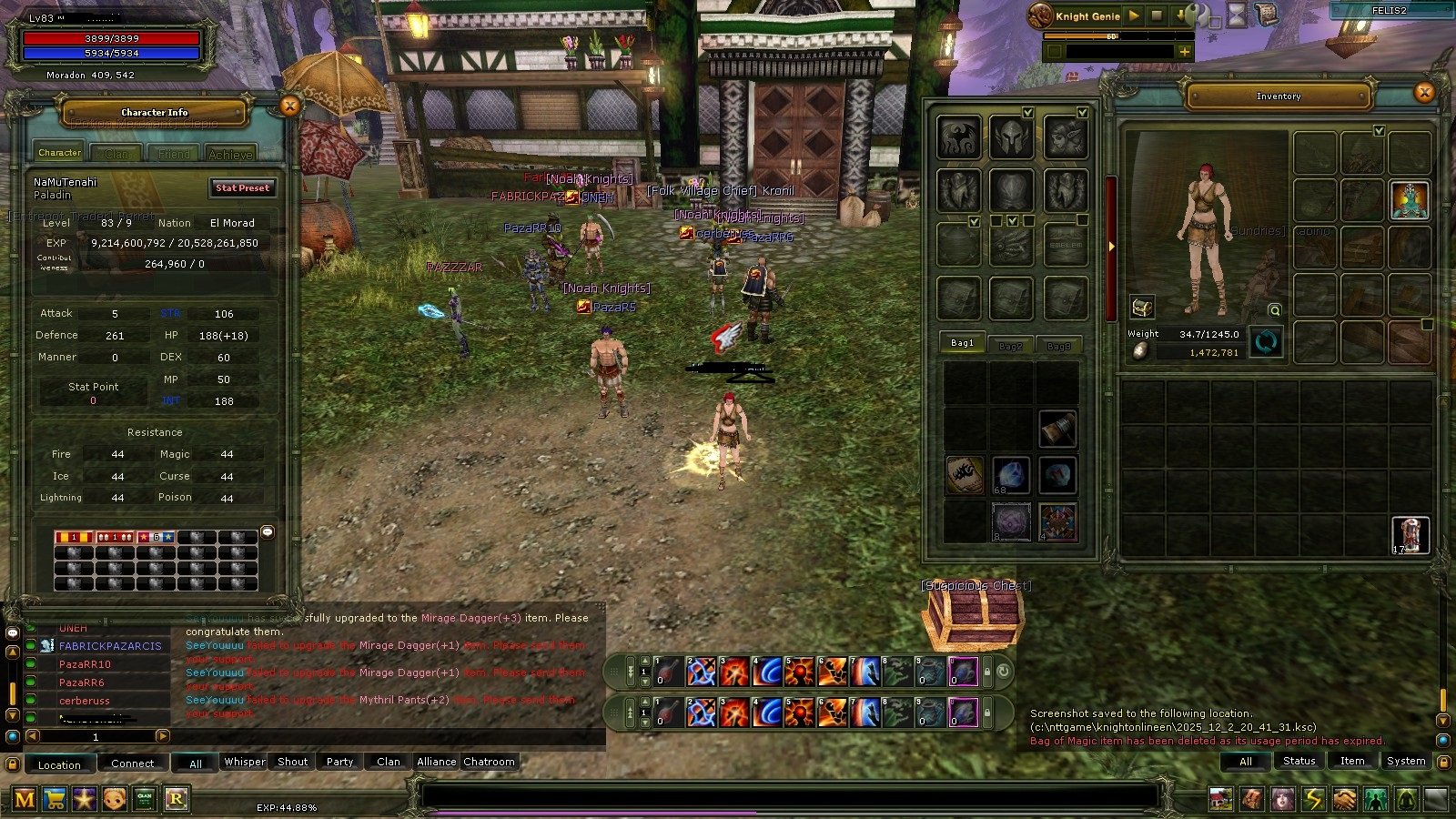This screenshot has height=819, width=1456.
Task: Open the Chatroom tab
Action: point(489,762)
